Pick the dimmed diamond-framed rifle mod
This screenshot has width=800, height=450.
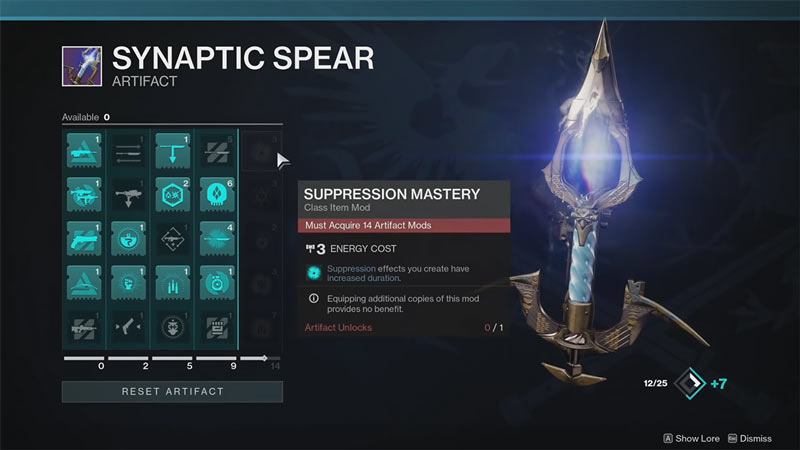click(172, 238)
